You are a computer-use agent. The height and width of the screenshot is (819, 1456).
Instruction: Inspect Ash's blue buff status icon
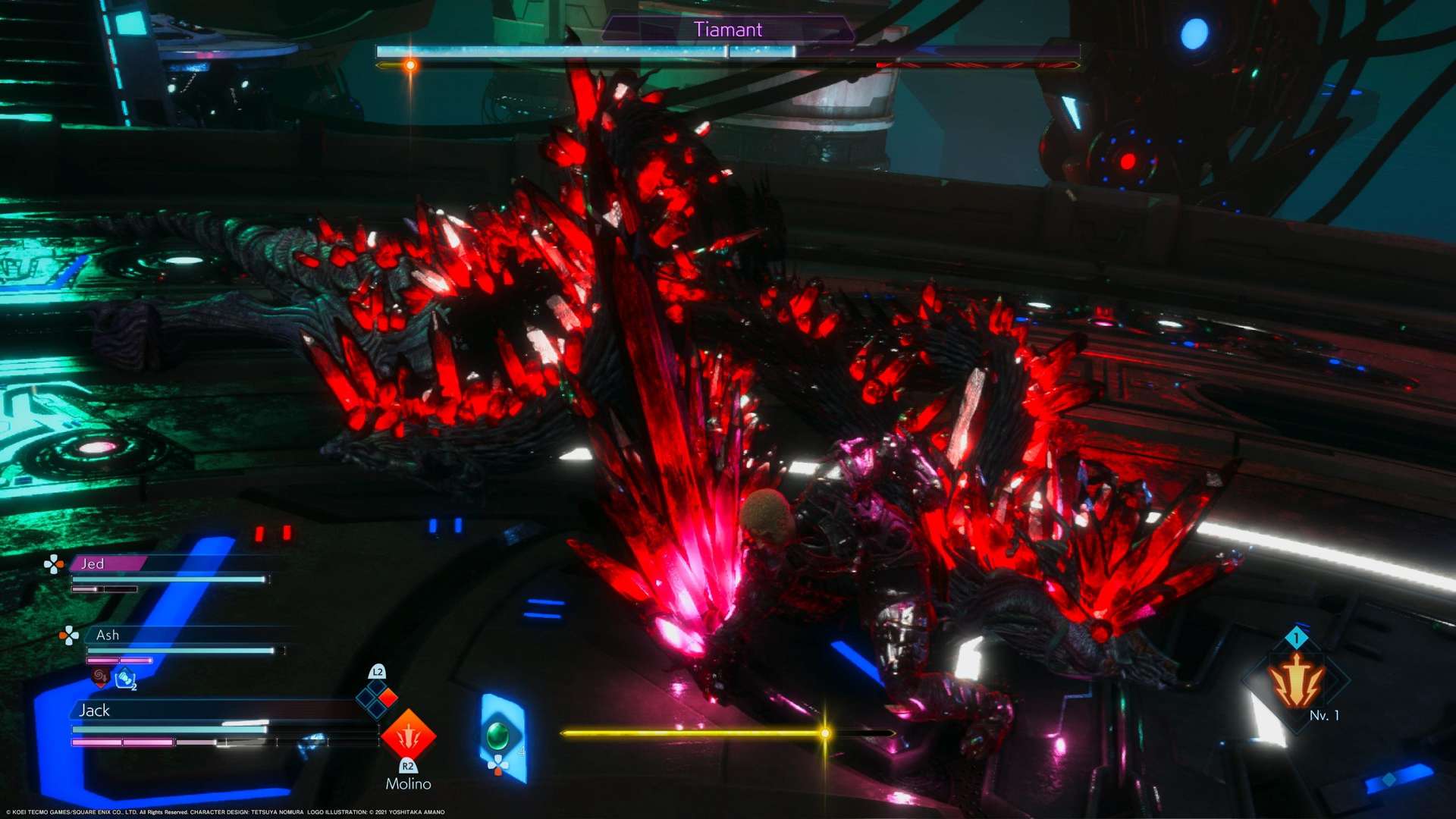[x=125, y=679]
